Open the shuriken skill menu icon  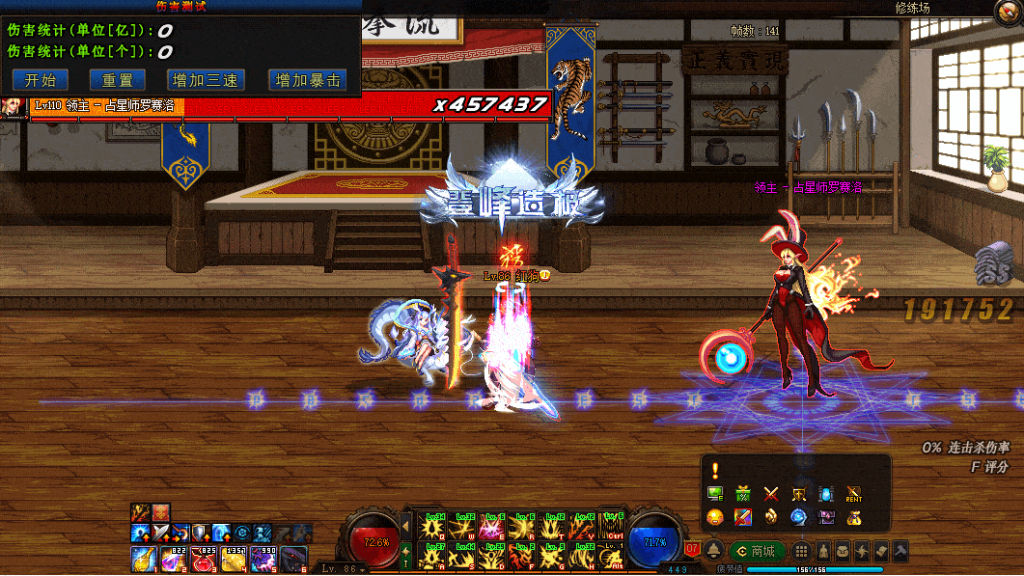(x=863, y=551)
